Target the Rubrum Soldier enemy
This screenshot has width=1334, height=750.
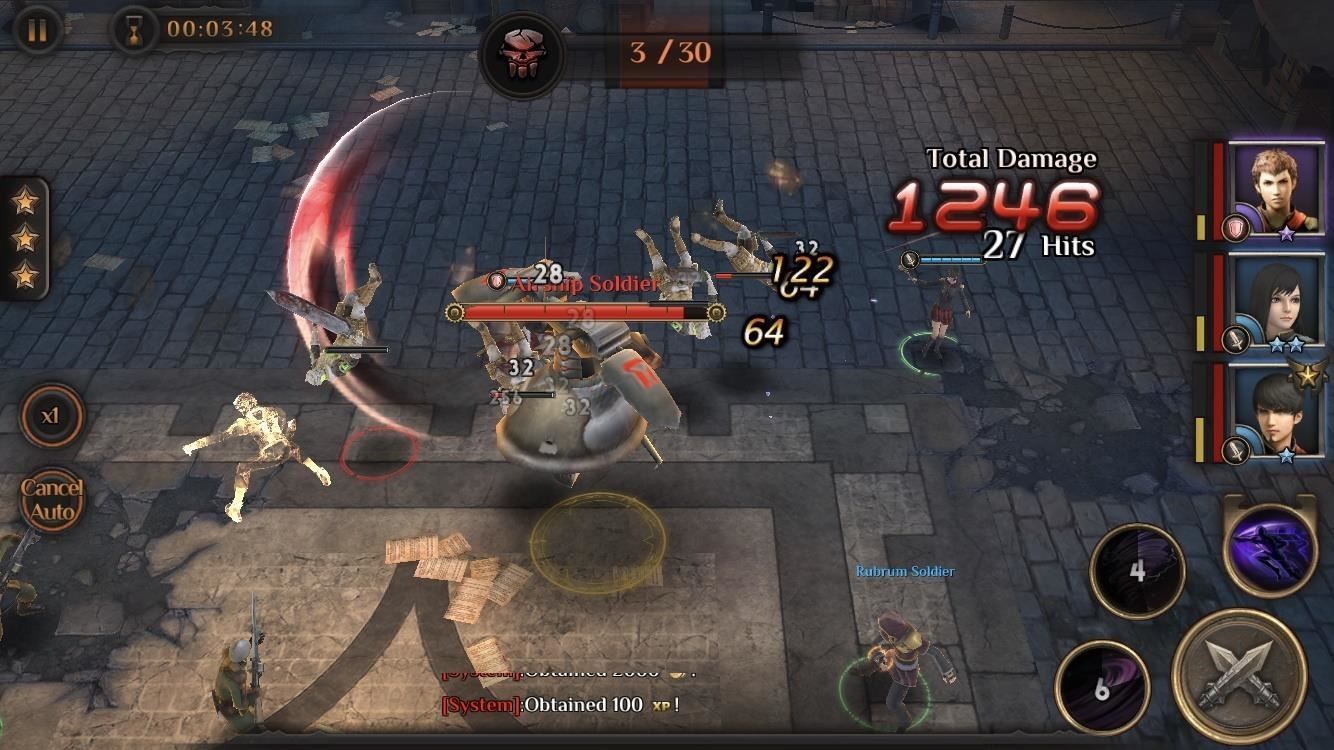pyautogui.click(x=900, y=660)
